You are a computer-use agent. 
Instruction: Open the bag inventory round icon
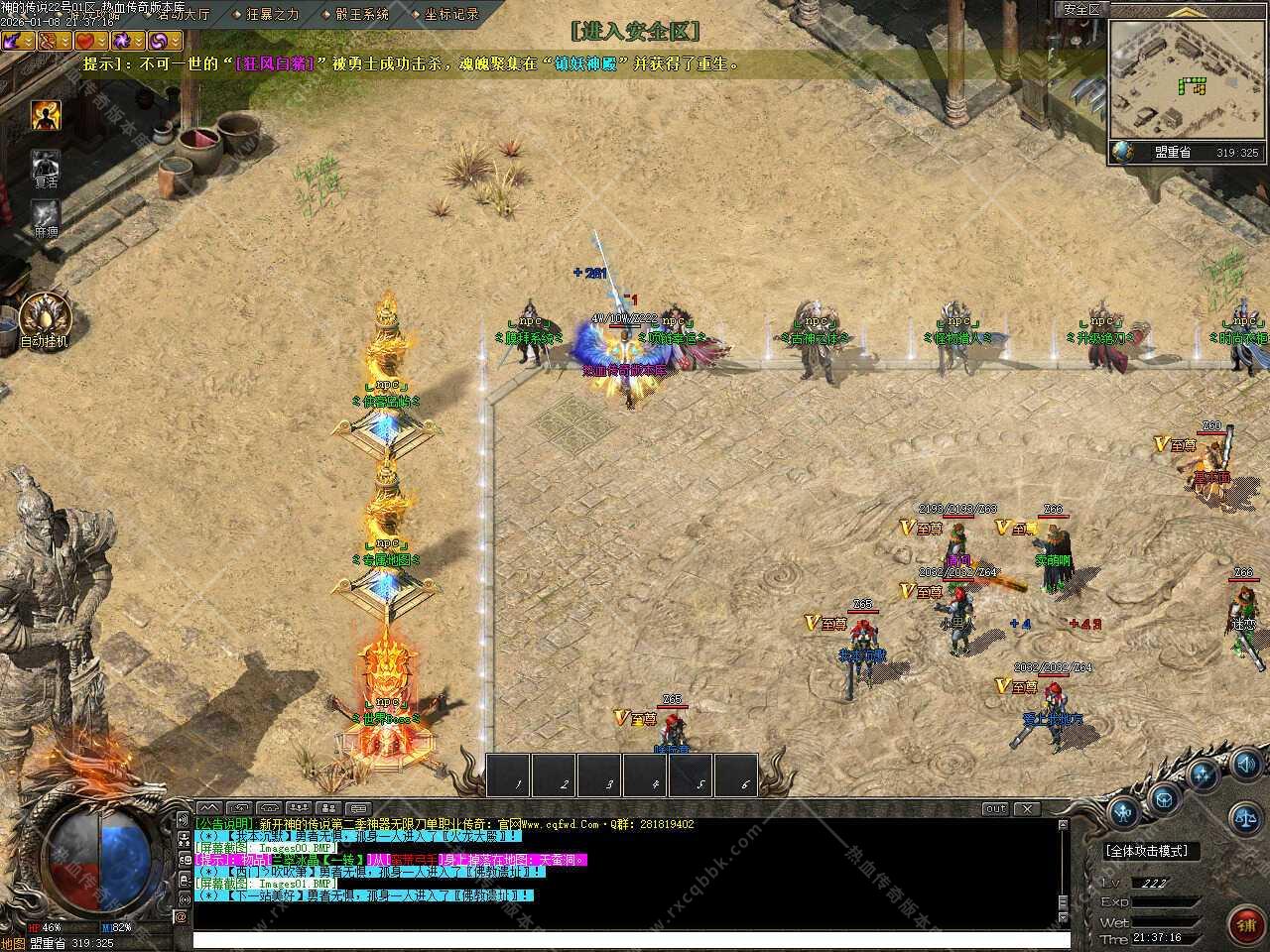pos(1163,795)
